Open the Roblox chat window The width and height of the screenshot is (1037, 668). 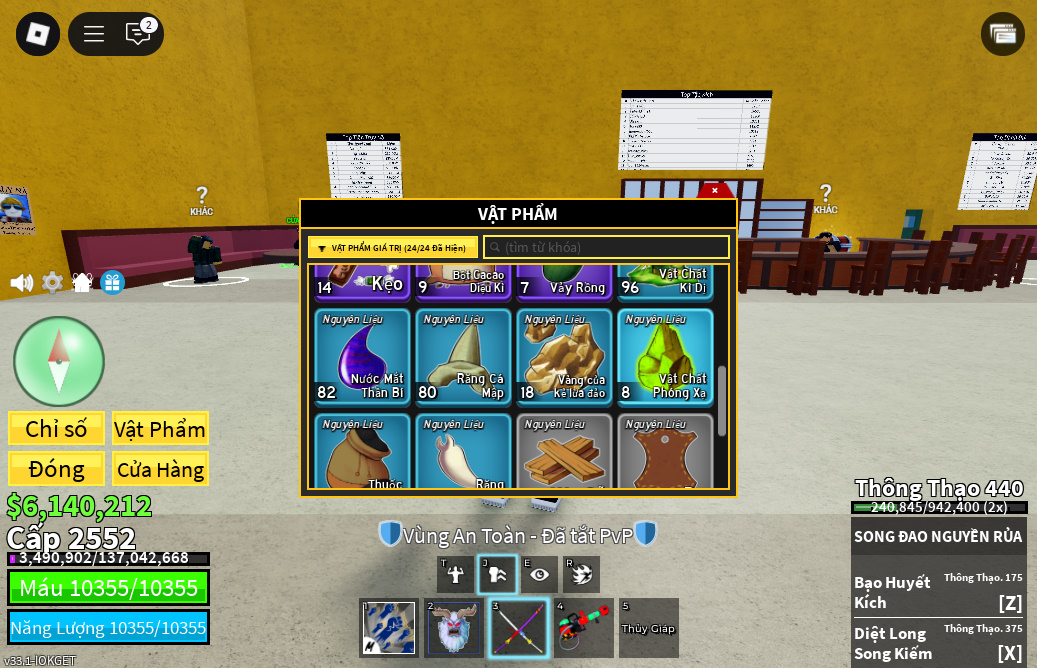[138, 34]
